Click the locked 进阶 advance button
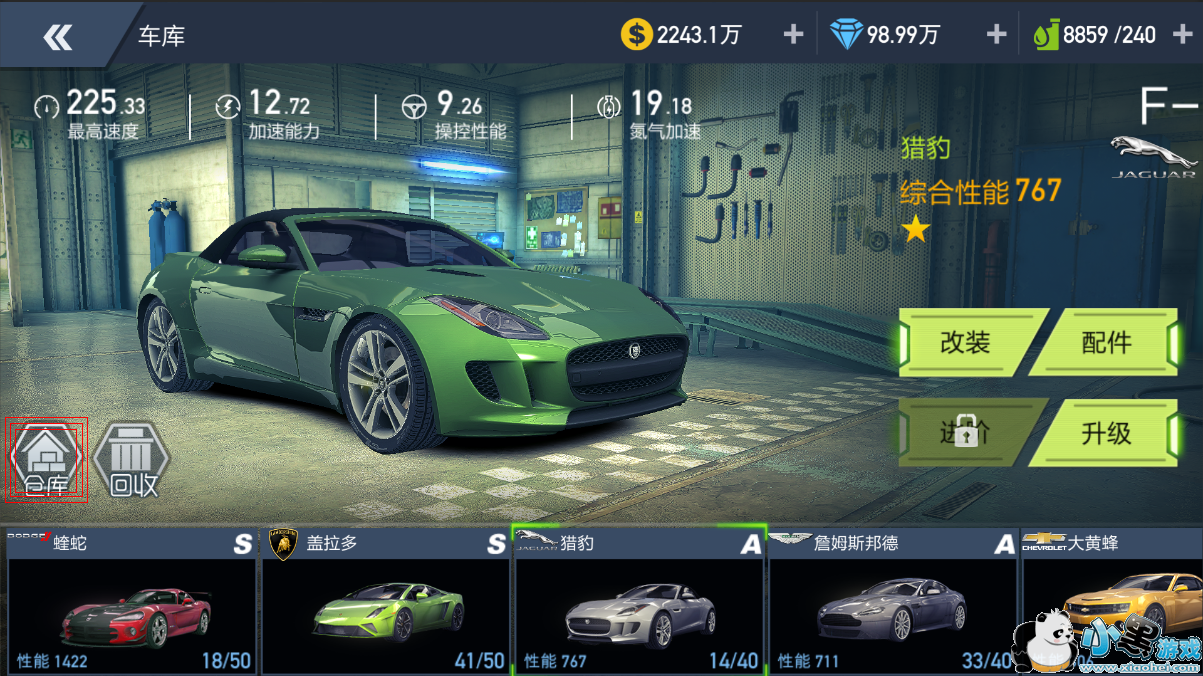The height and width of the screenshot is (676, 1203). click(x=966, y=432)
